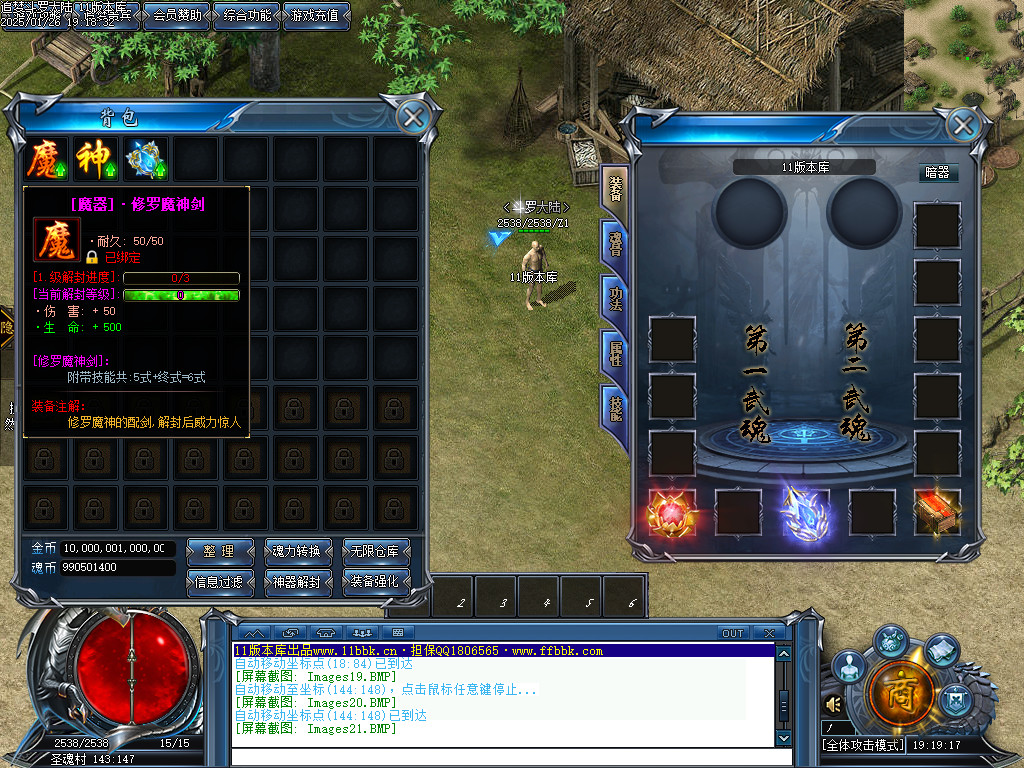1024x768 pixels.
Task: Click the OUT button on chat panel
Action: click(x=733, y=633)
